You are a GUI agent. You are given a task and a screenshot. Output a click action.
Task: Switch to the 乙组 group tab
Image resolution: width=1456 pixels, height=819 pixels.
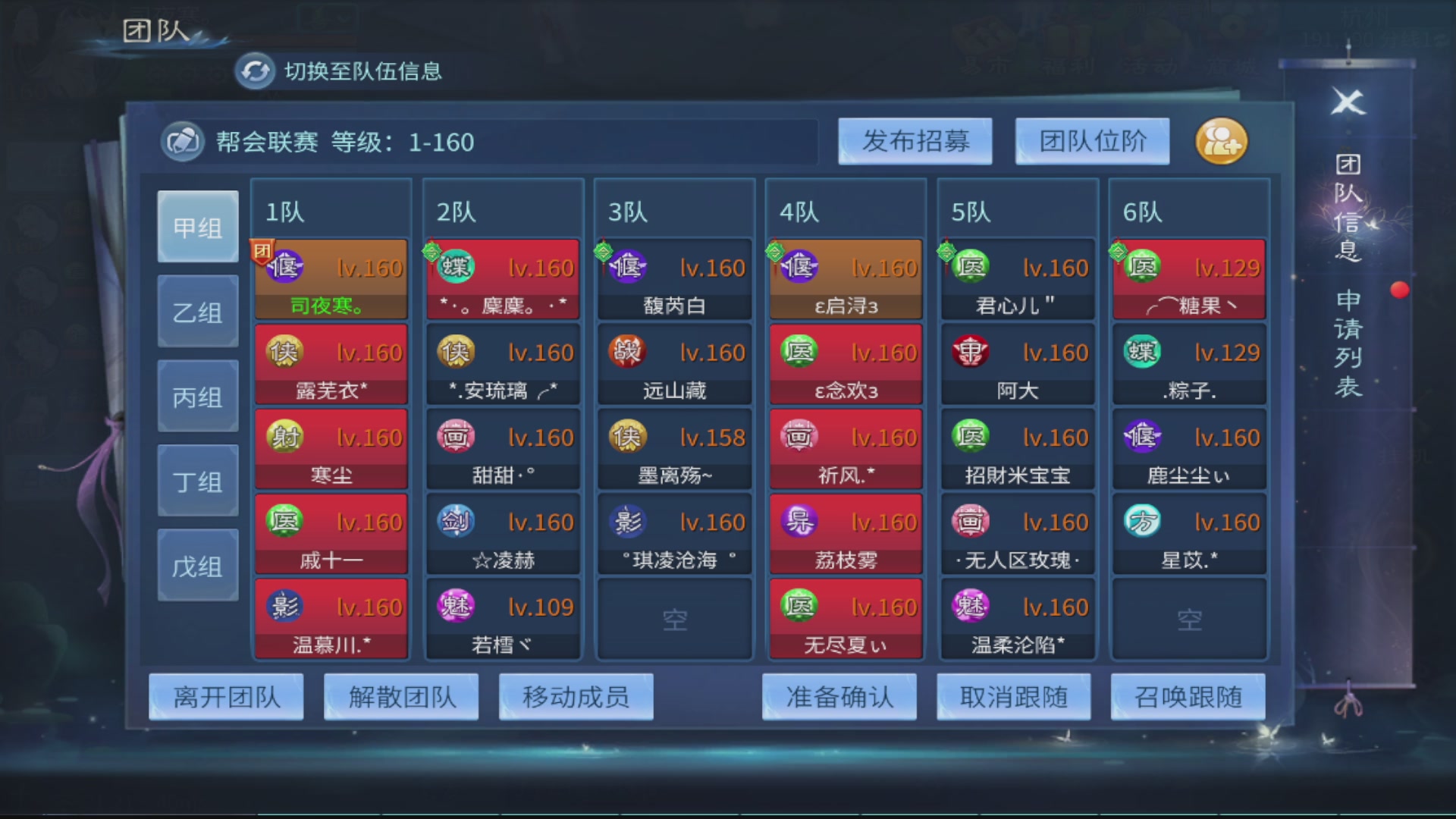pos(197,310)
